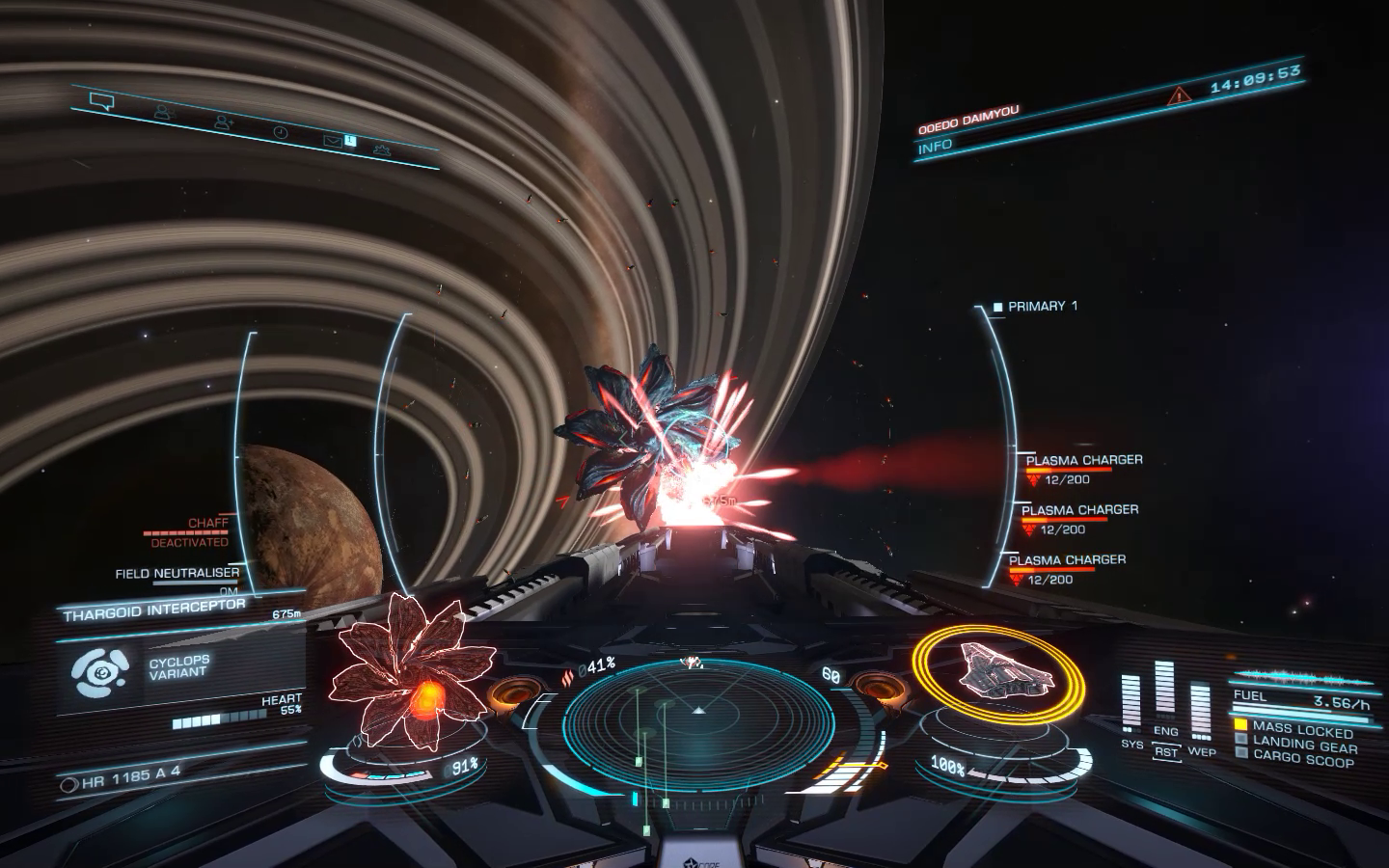The width and height of the screenshot is (1389, 868).
Task: Click the comms settings gear icon
Action: pyautogui.click(x=382, y=149)
